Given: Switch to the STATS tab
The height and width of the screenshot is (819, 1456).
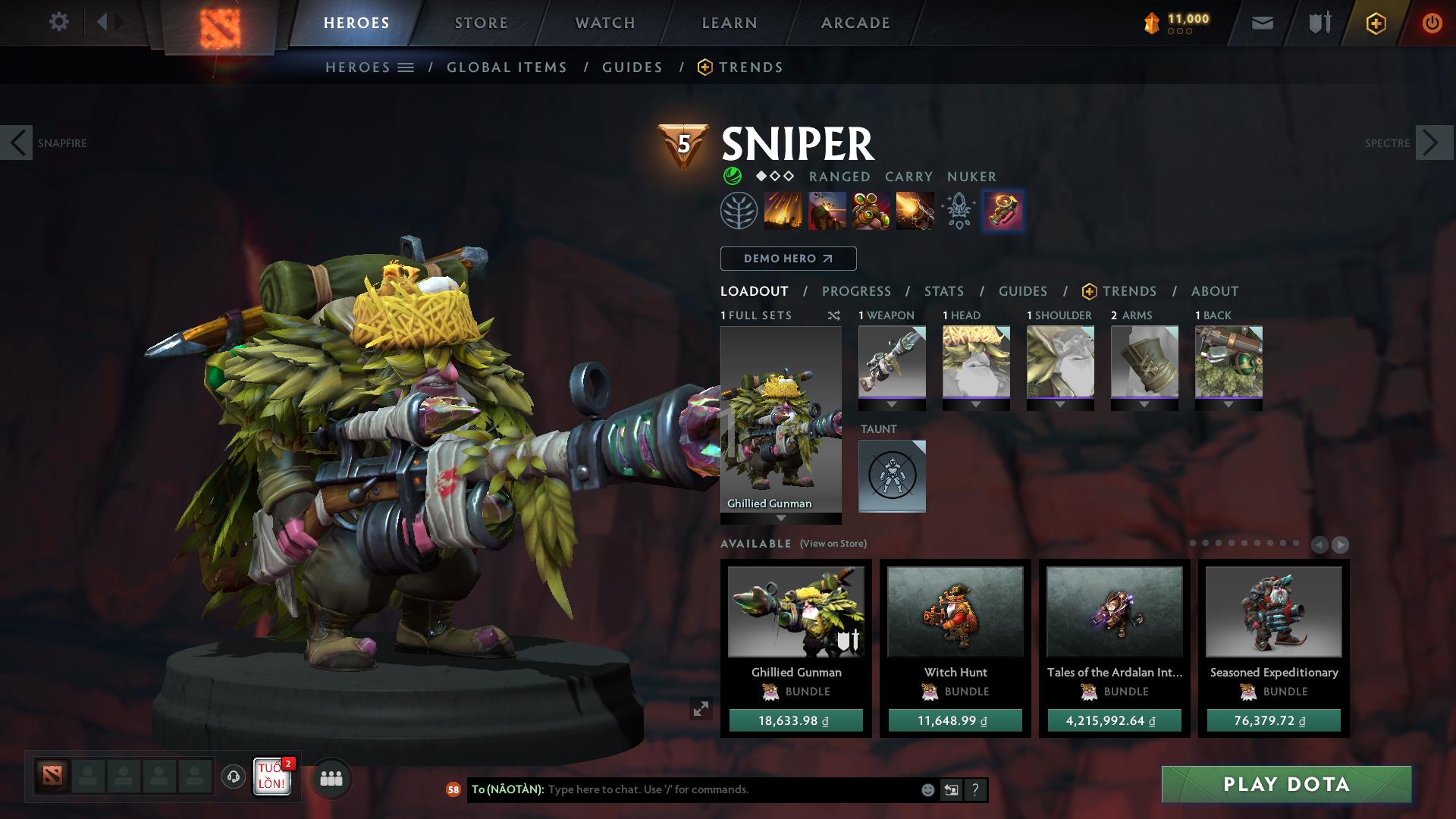Looking at the screenshot, I should (x=943, y=290).
